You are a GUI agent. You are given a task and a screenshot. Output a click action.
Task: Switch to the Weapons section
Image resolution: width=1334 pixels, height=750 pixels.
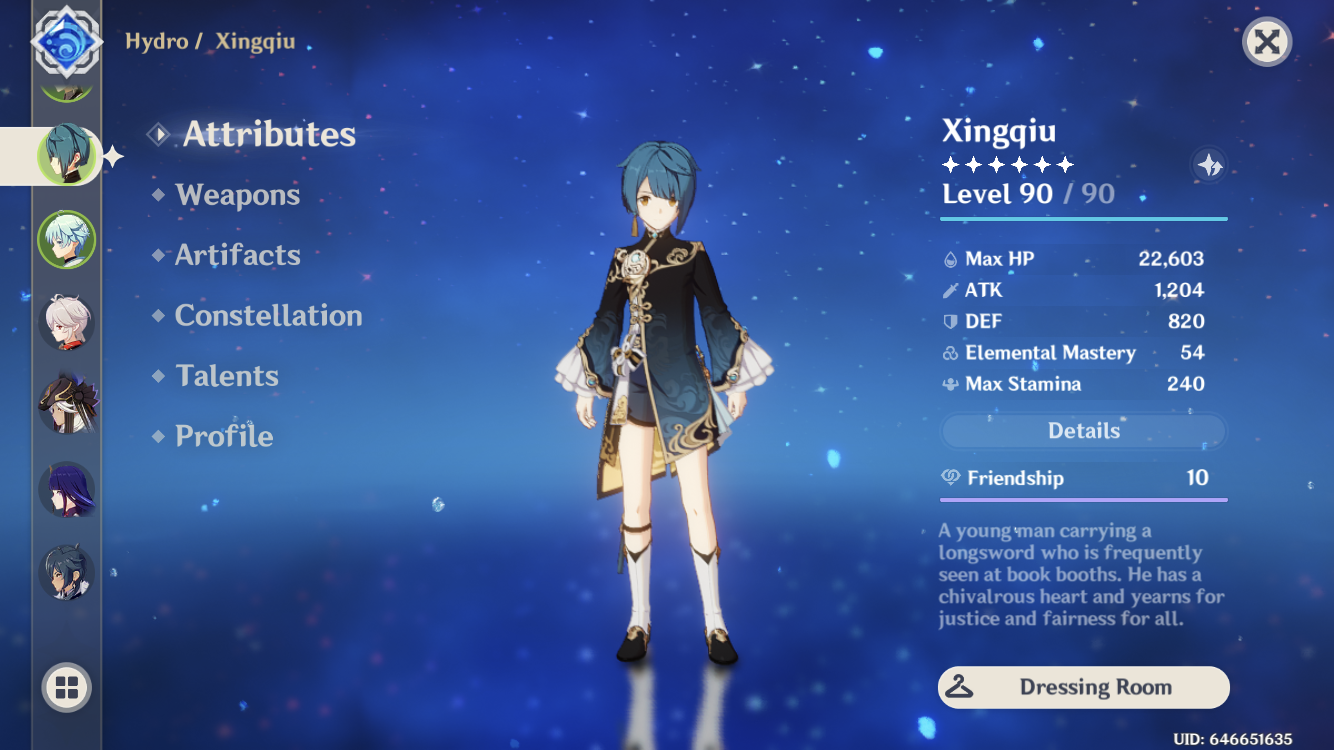[238, 194]
